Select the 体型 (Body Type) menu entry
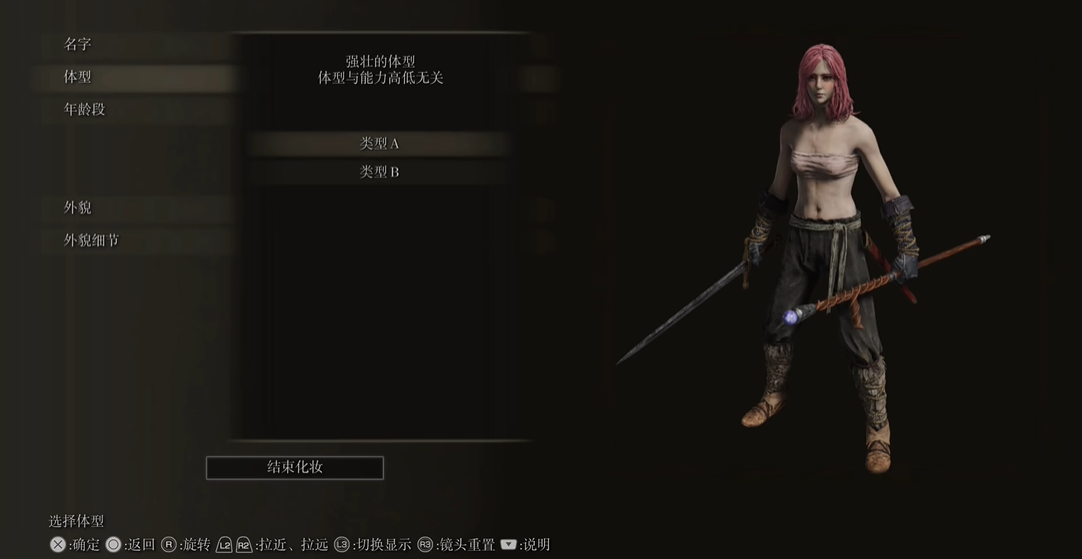Image resolution: width=1082 pixels, height=559 pixels. [78, 77]
